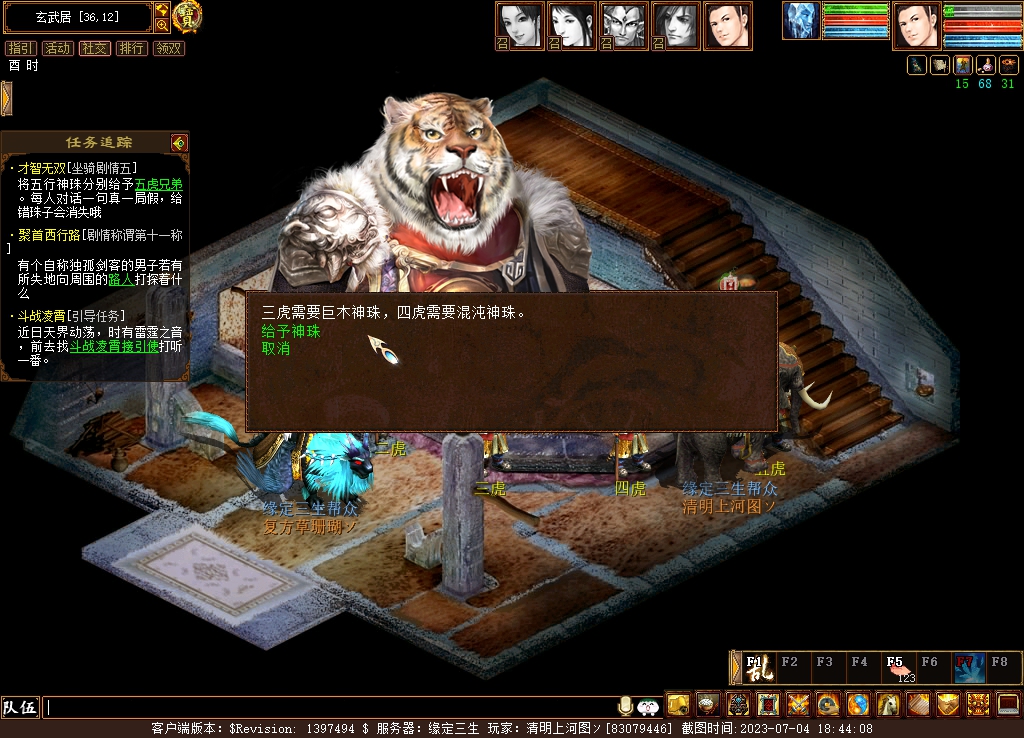Choose the 给予神珠 dialogue option
Viewport: 1024px width, 738px height.
[291, 331]
